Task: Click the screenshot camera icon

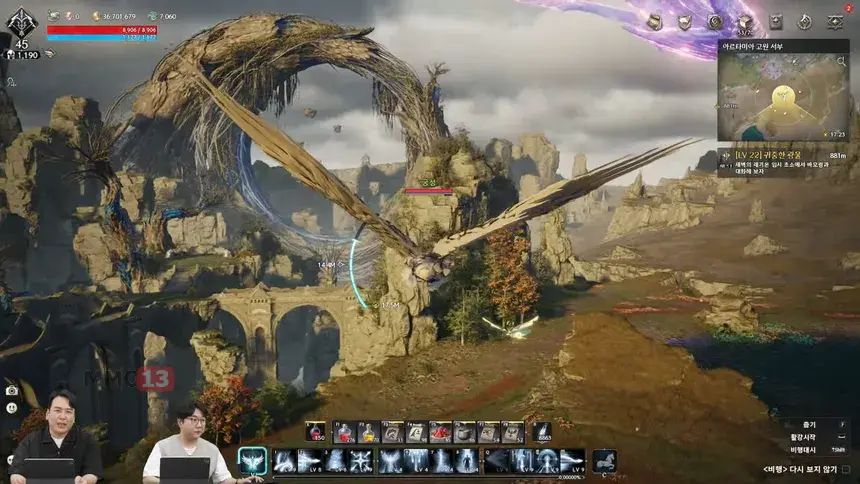Action: click(x=11, y=390)
